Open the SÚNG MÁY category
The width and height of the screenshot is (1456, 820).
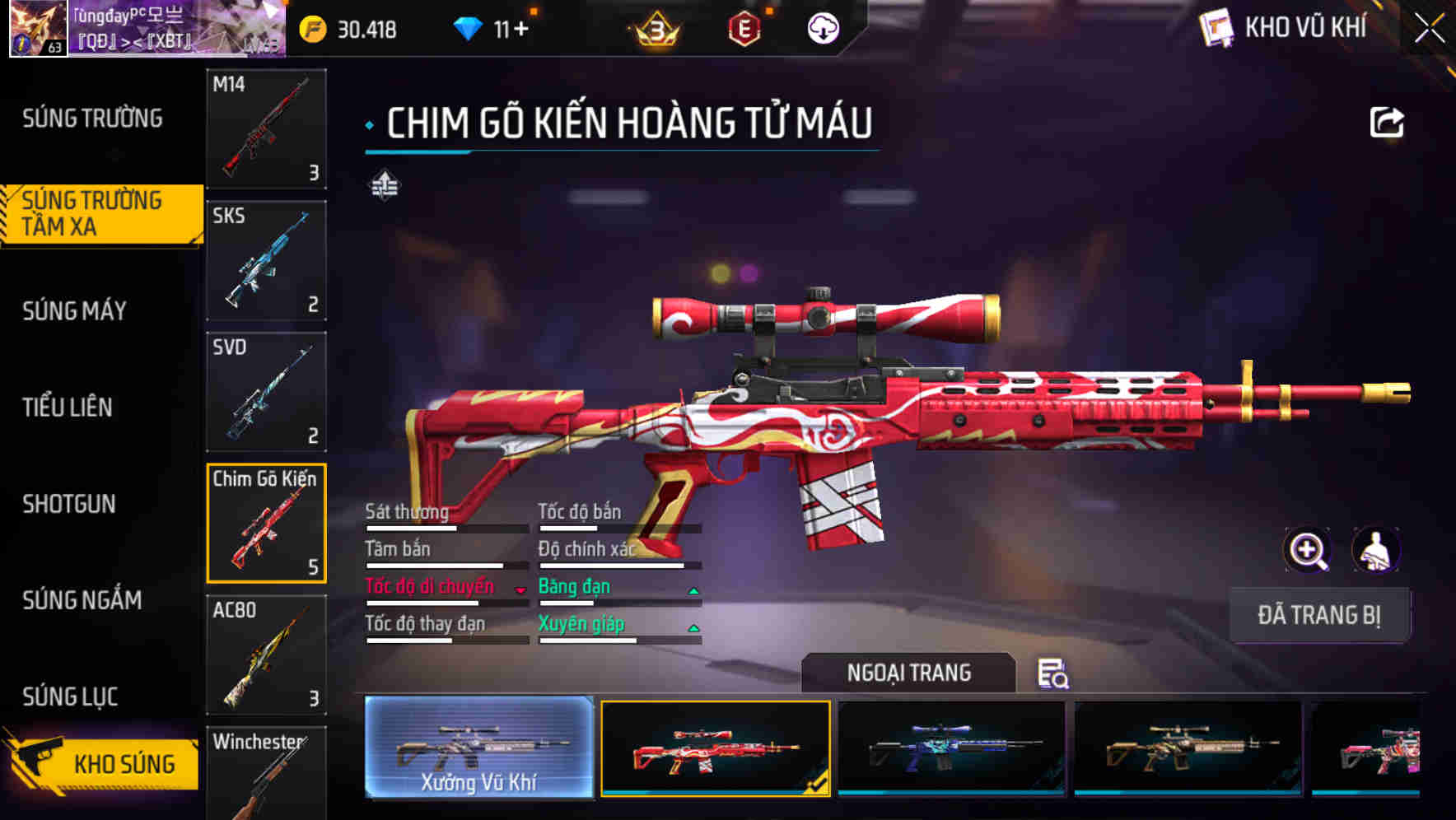pyautogui.click(x=72, y=311)
